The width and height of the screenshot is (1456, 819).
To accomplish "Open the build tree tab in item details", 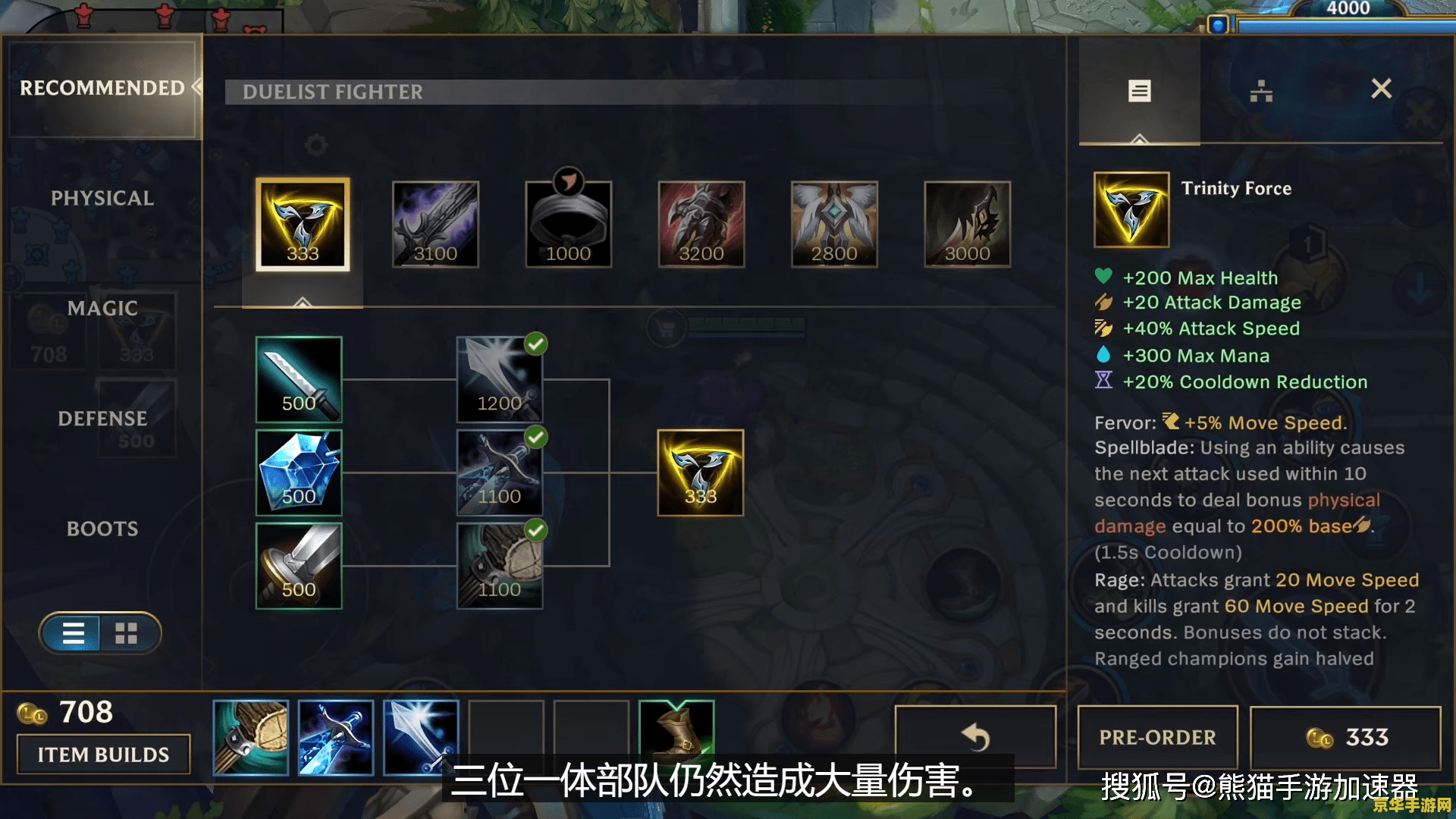I will coord(1261,89).
